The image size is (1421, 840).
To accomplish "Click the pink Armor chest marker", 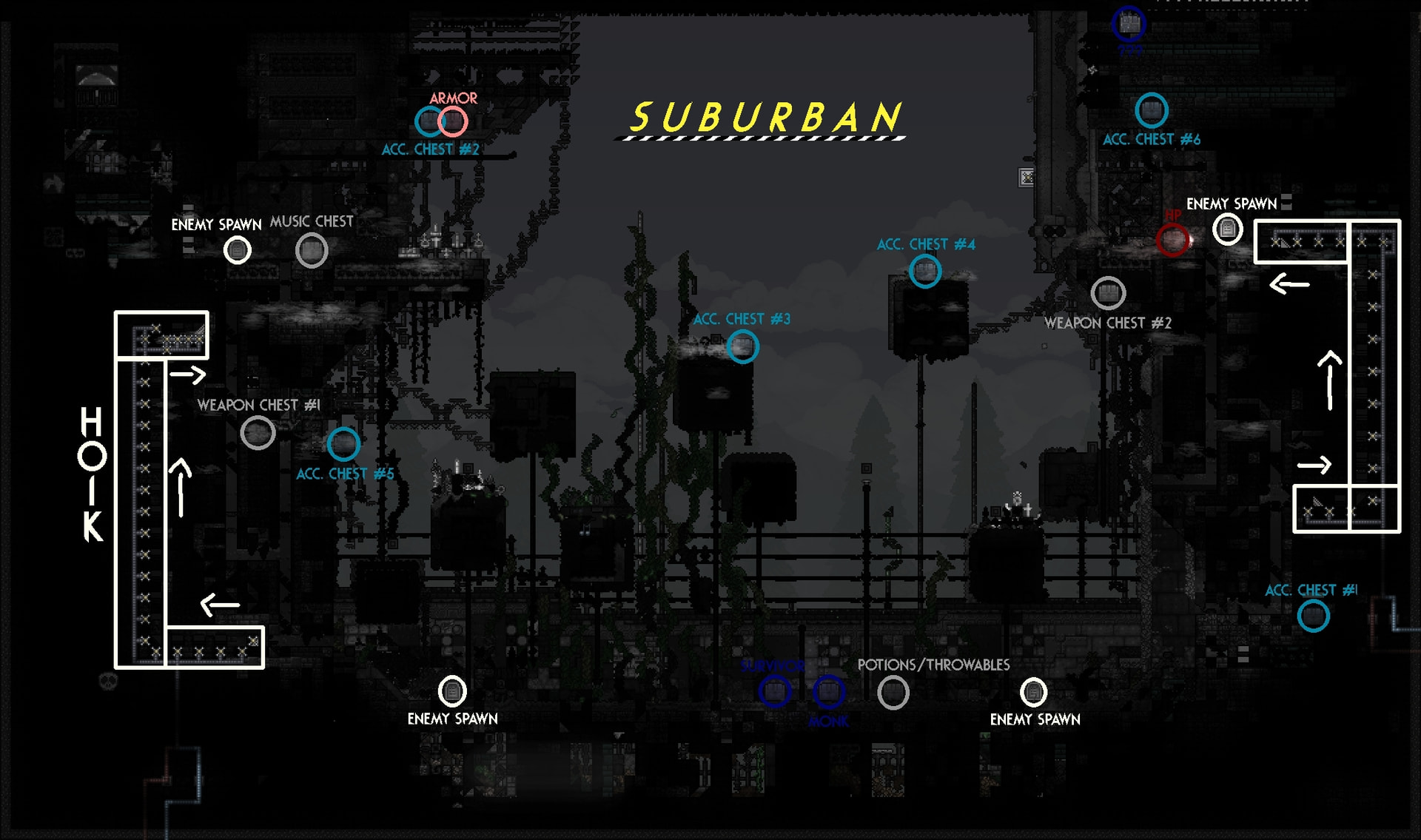I will click(x=453, y=121).
